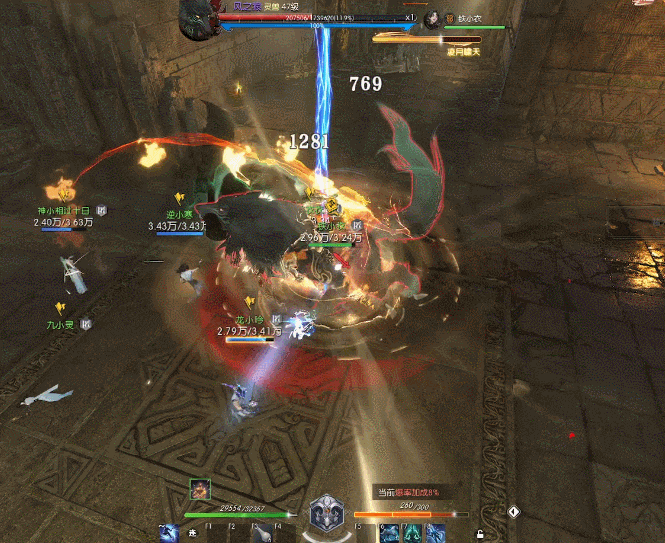665x543 pixels.
Task: Select the target-of-target portrait 妖小衣
Action: pyautogui.click(x=432, y=18)
